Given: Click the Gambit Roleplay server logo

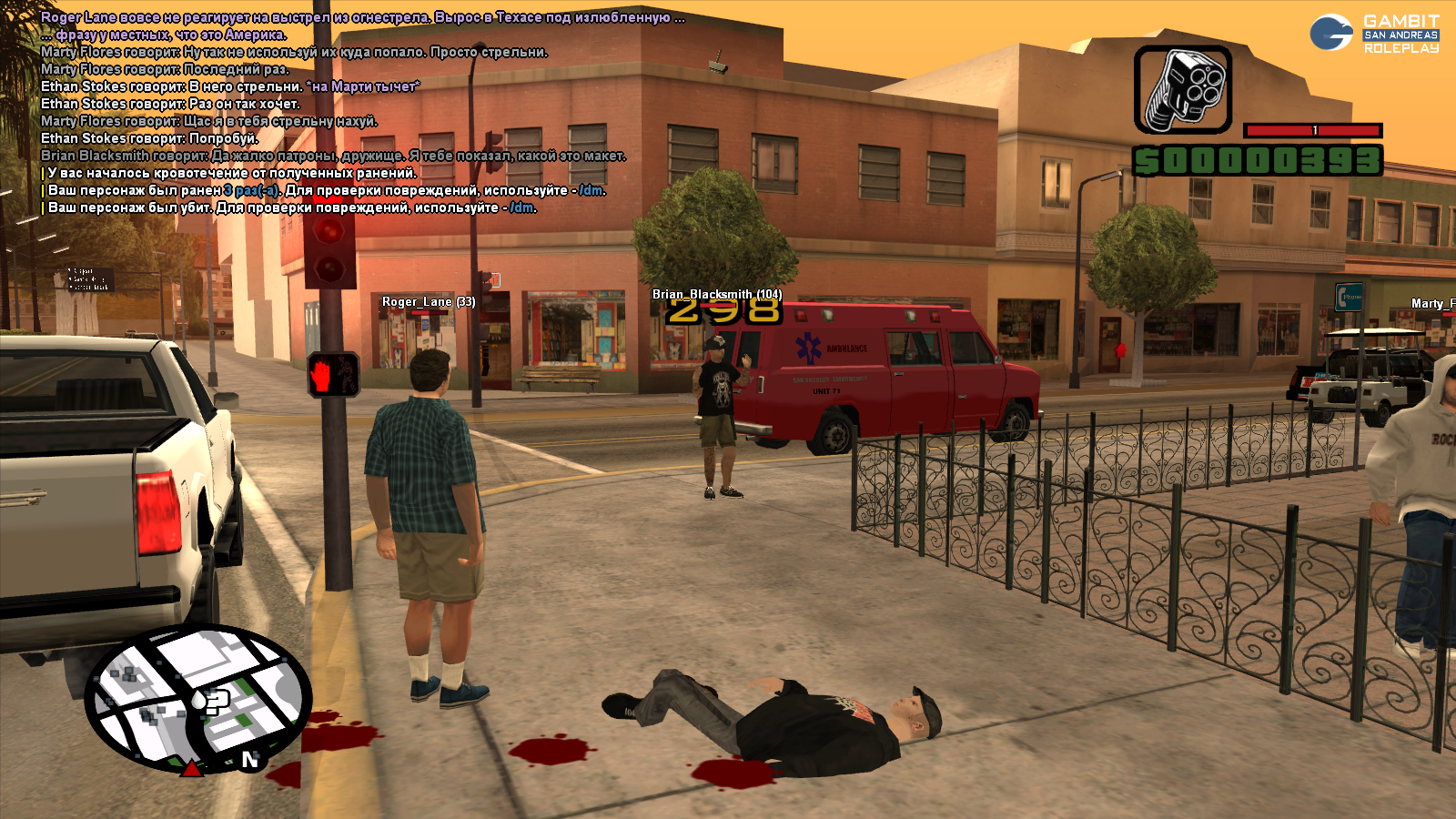Looking at the screenshot, I should [x=1374, y=34].
